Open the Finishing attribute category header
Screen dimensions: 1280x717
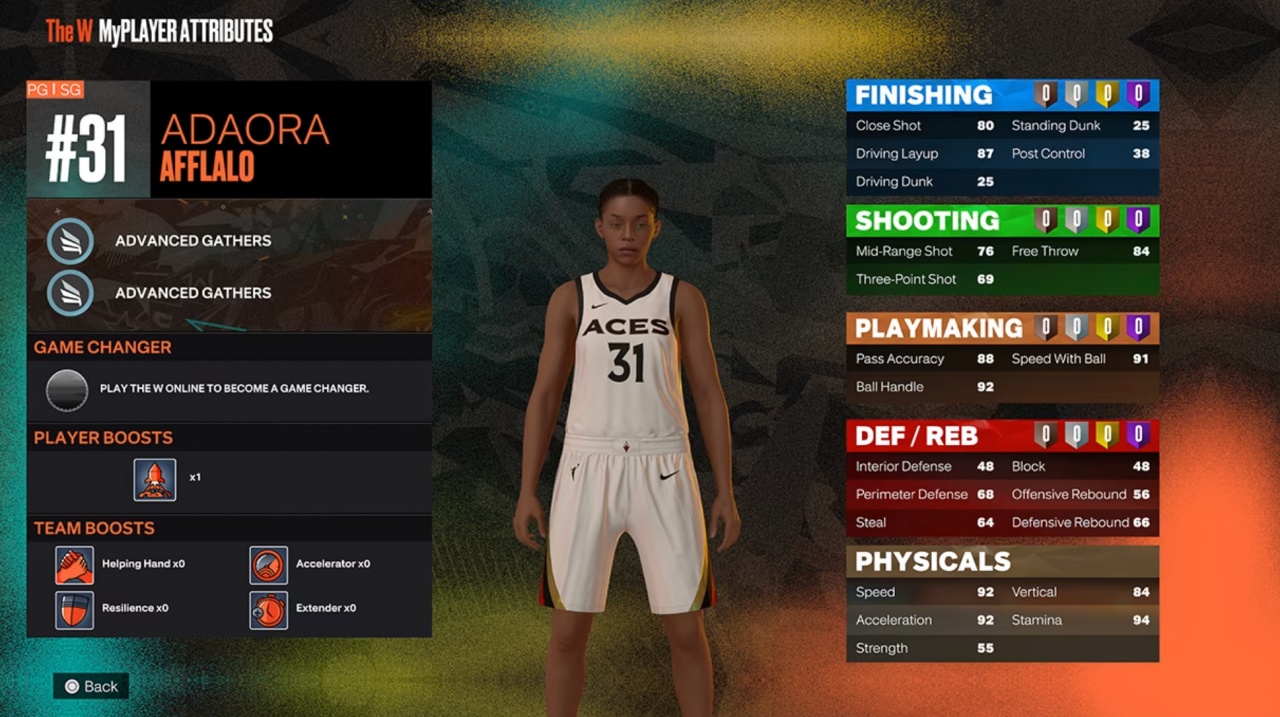[x=923, y=95]
